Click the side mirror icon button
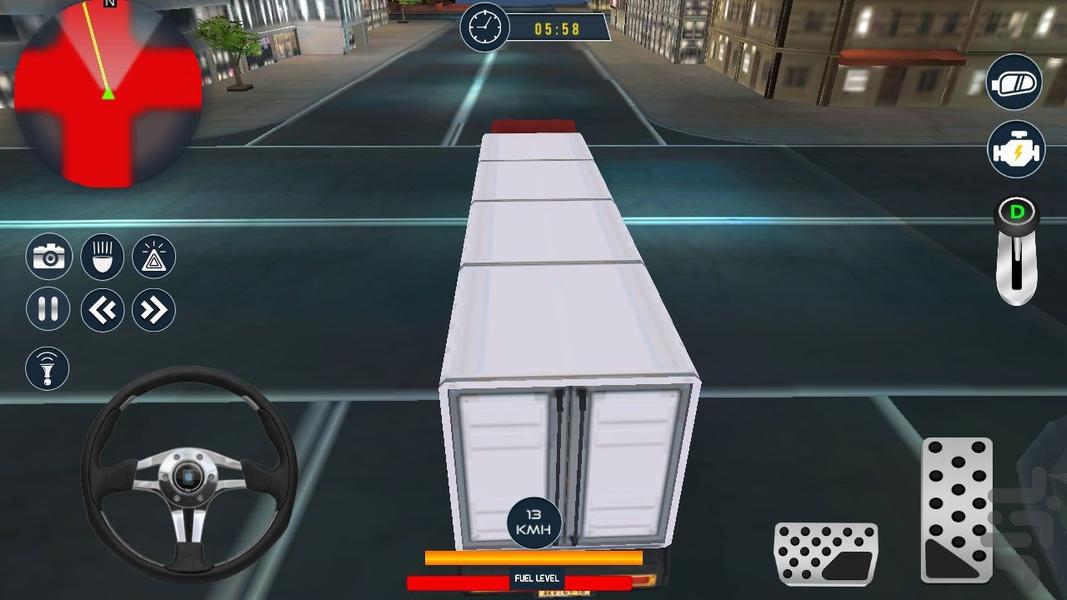Viewport: 1067px width, 600px height. tap(1015, 83)
